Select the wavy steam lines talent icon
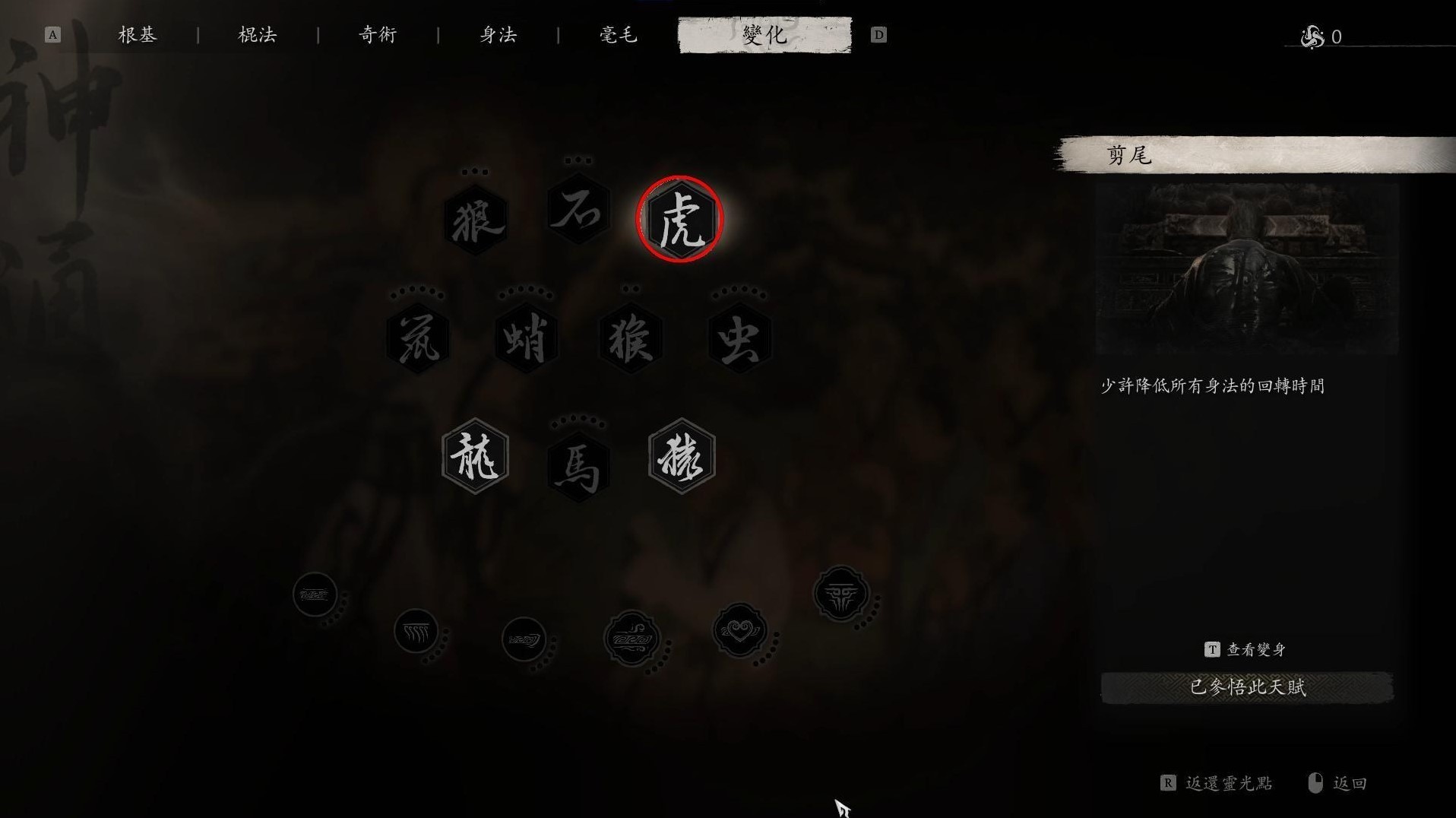Image resolution: width=1456 pixels, height=818 pixels. pyautogui.click(x=416, y=631)
